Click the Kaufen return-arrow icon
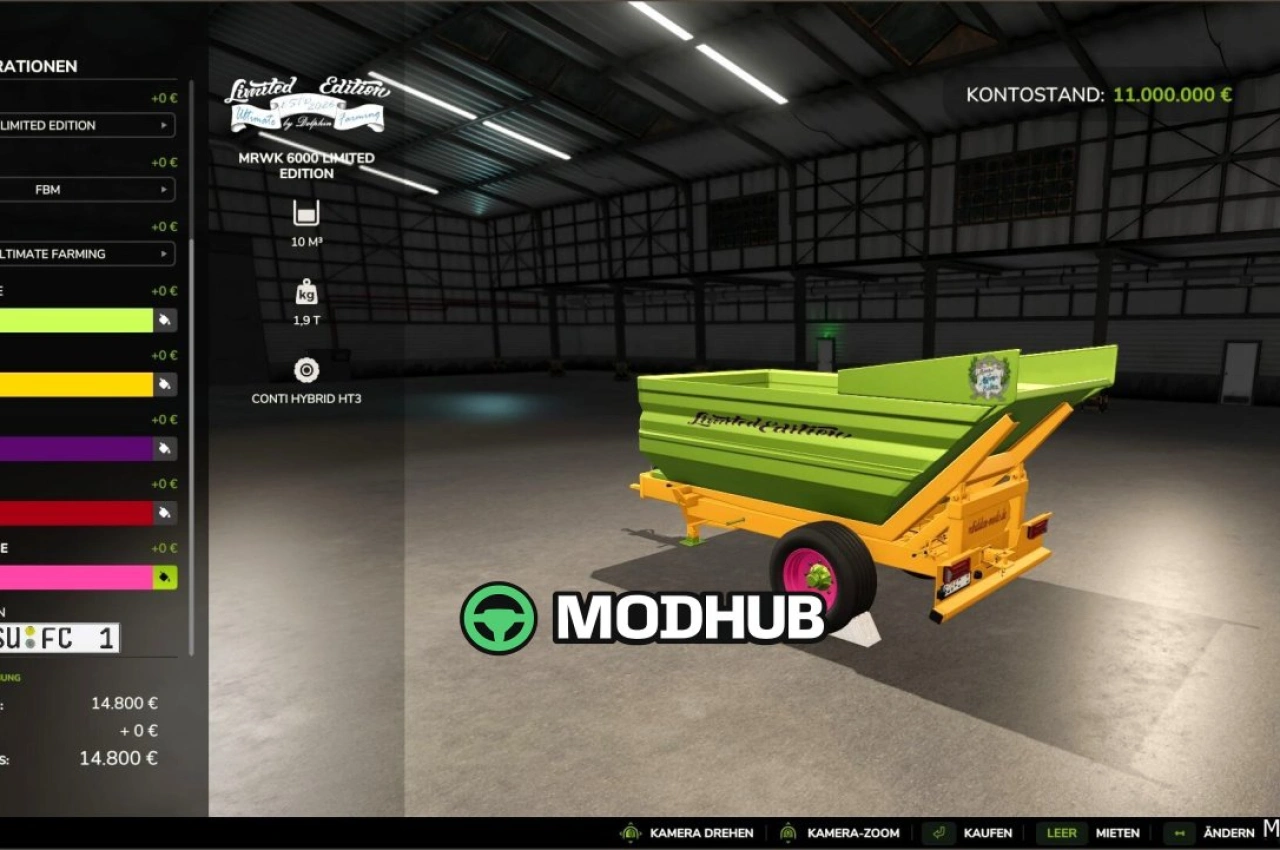Screen dimensions: 1280x850 click(x=937, y=832)
